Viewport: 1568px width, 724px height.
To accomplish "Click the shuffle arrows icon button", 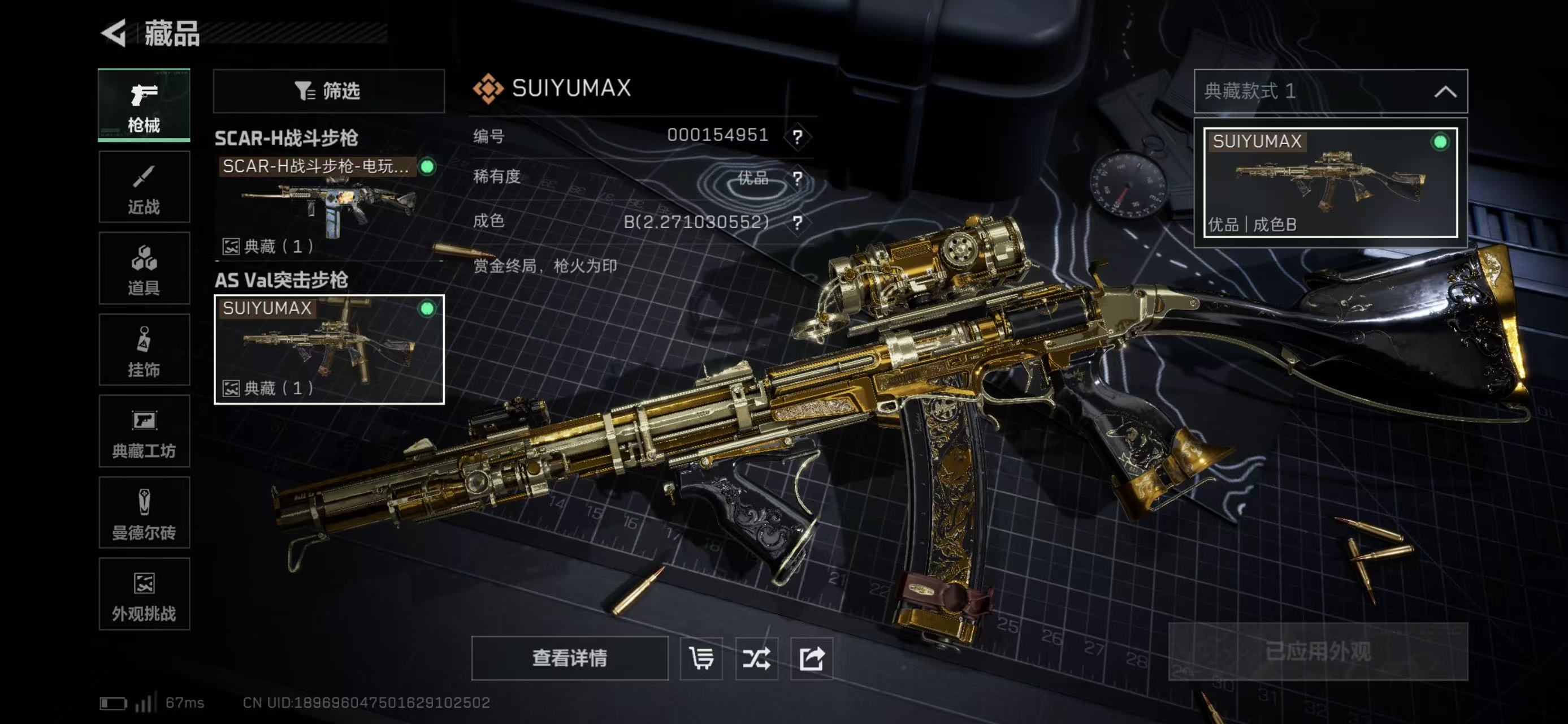I will (756, 658).
